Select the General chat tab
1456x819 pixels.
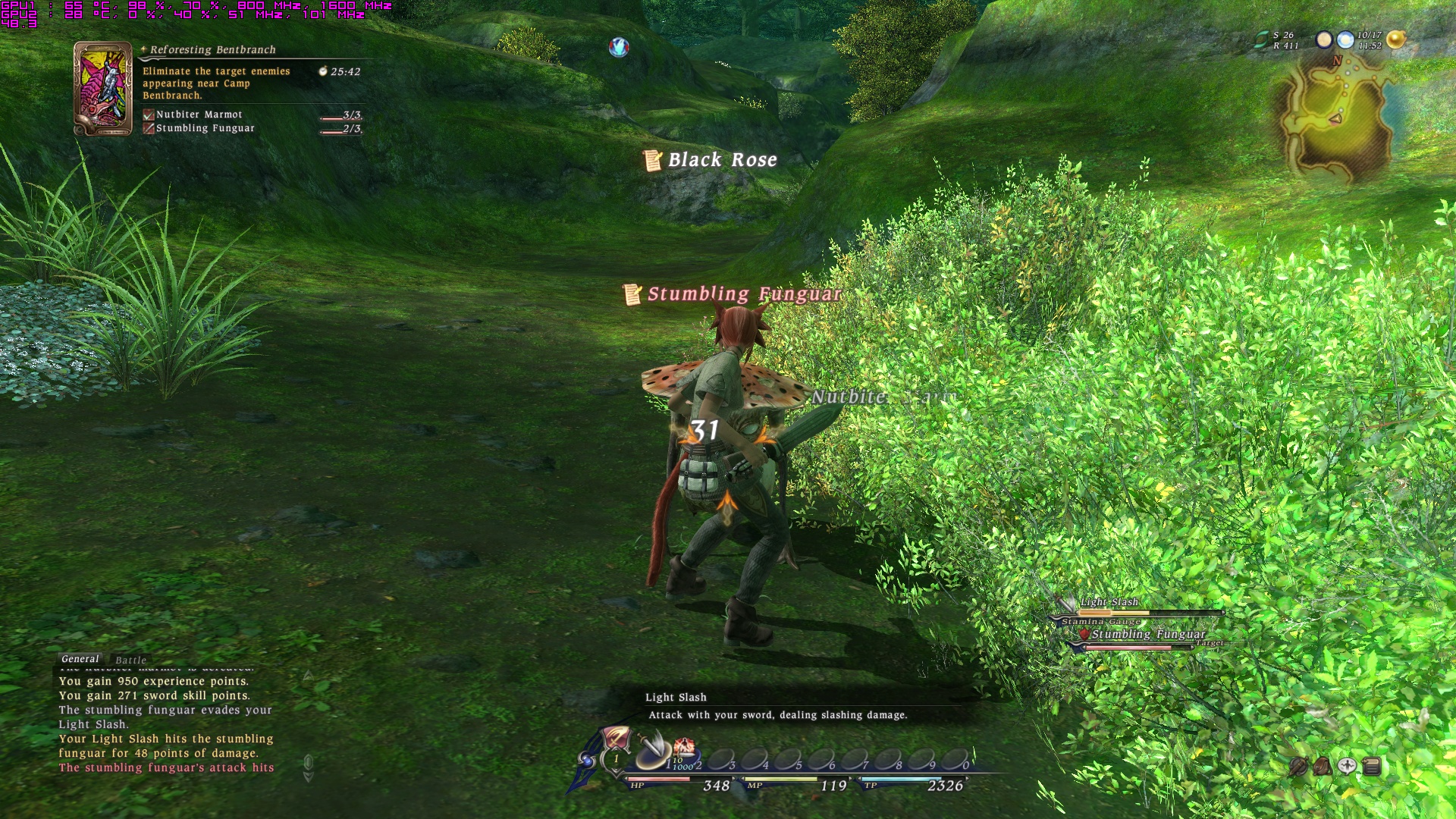click(x=80, y=659)
